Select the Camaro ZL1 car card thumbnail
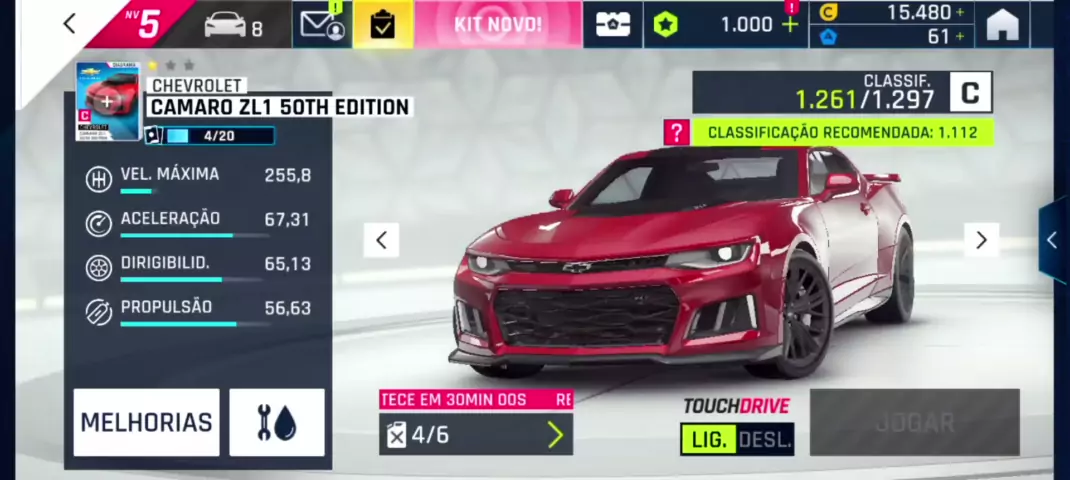 [108, 101]
